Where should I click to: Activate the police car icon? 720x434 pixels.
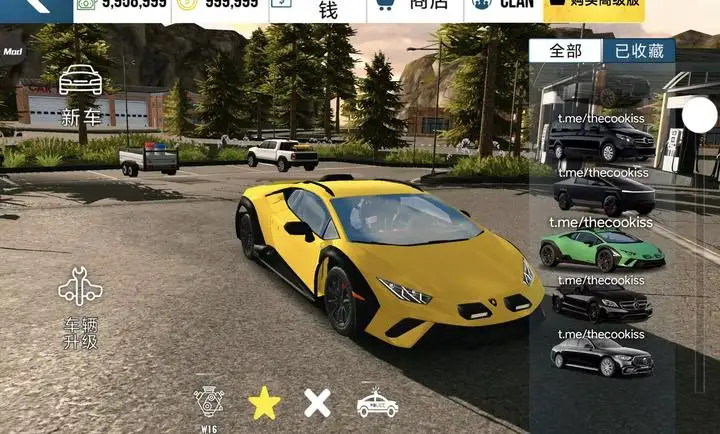[377, 402]
